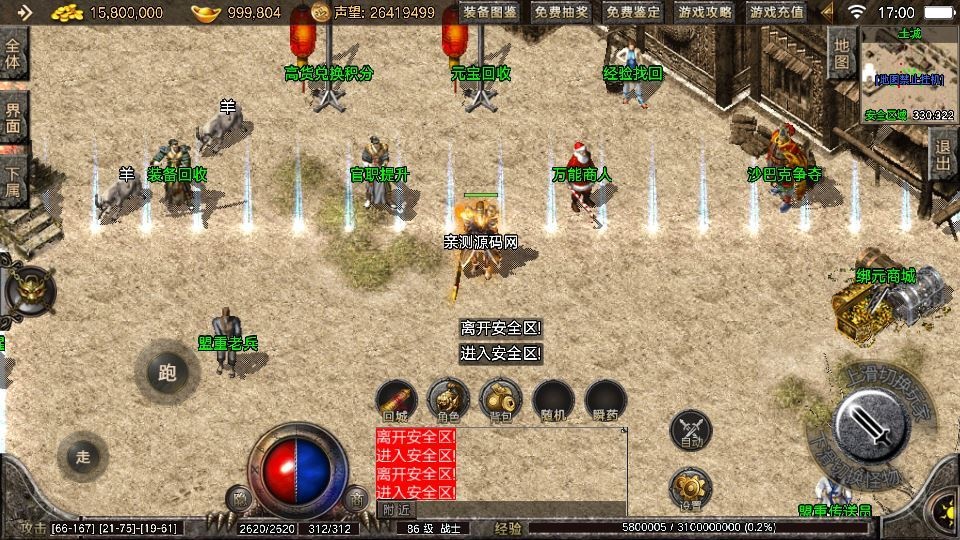Viewport: 960px width, 540px height.
Task: Click the 土城 minimap
Action: [x=909, y=73]
